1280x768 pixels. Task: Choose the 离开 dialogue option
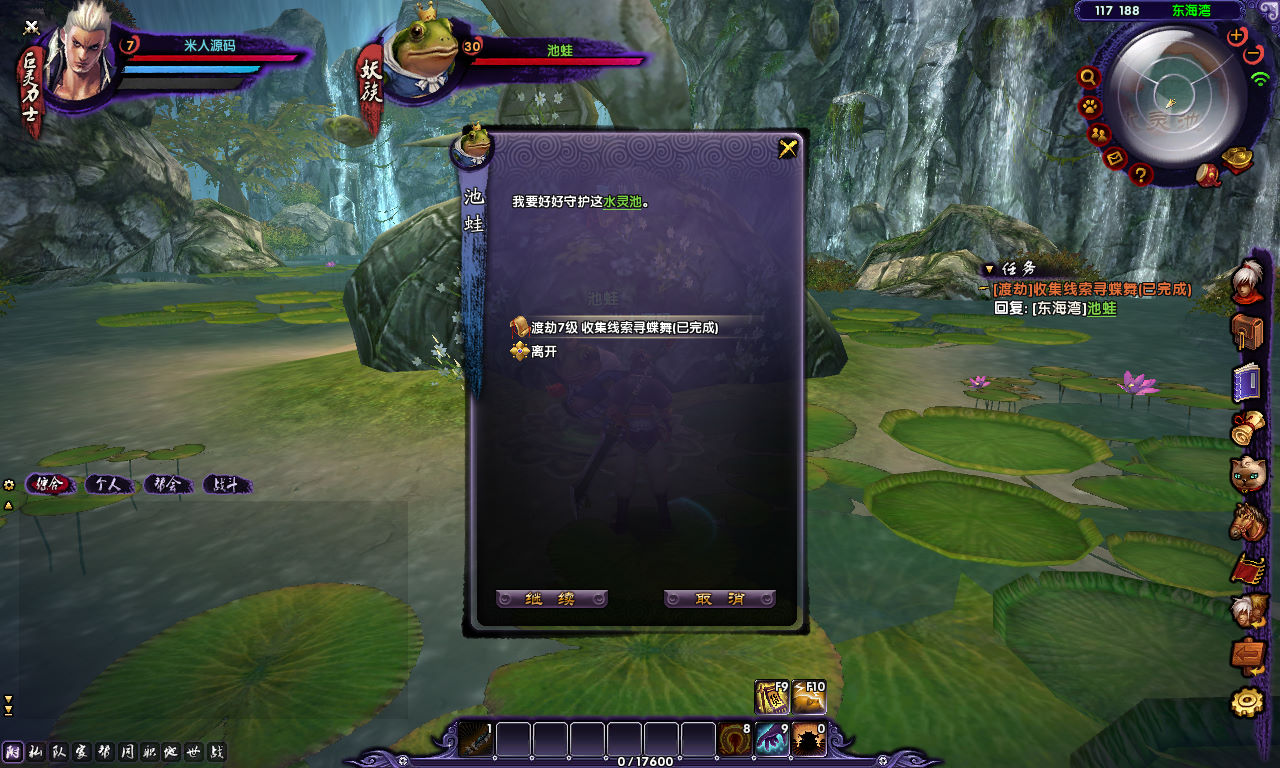(544, 351)
